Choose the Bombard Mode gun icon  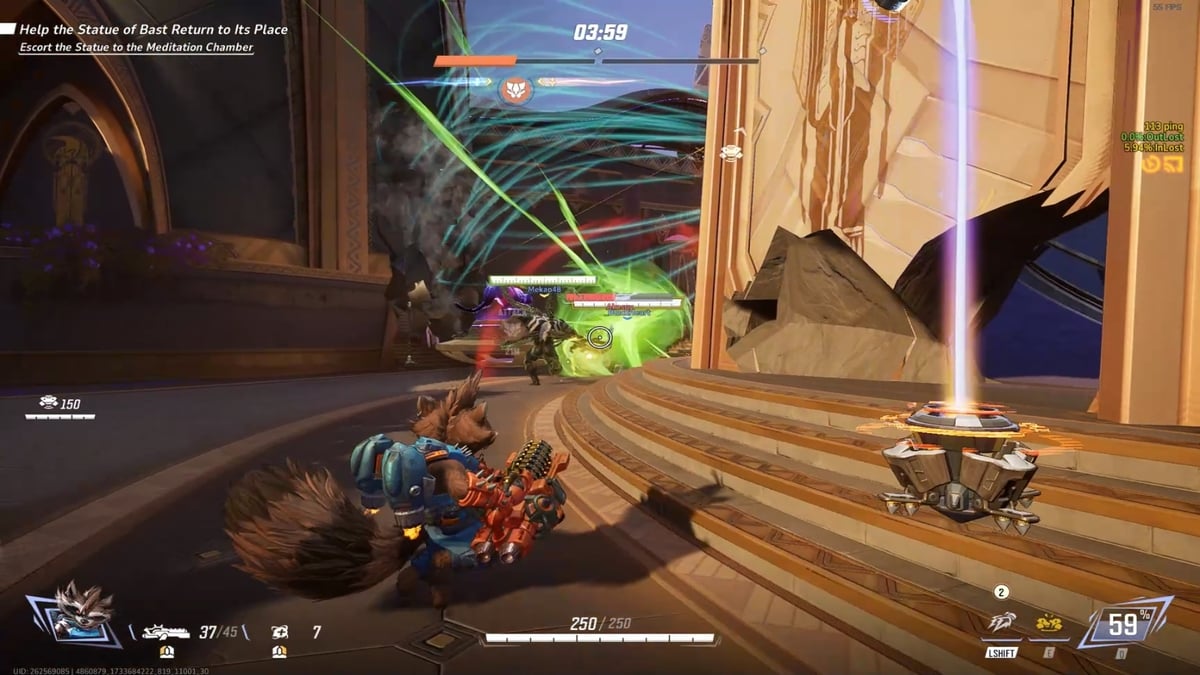(x=166, y=632)
